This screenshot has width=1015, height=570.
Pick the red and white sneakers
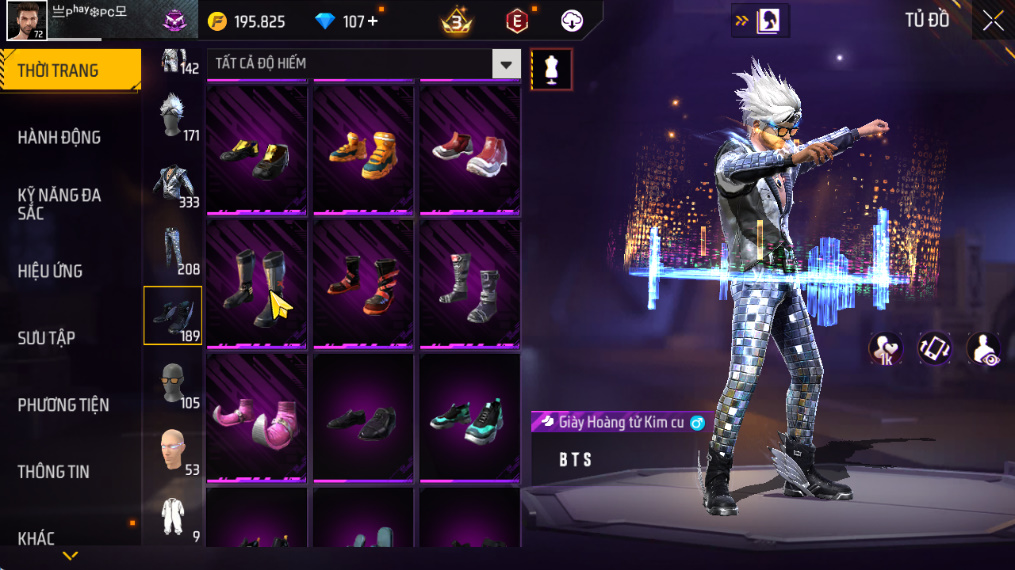469,152
